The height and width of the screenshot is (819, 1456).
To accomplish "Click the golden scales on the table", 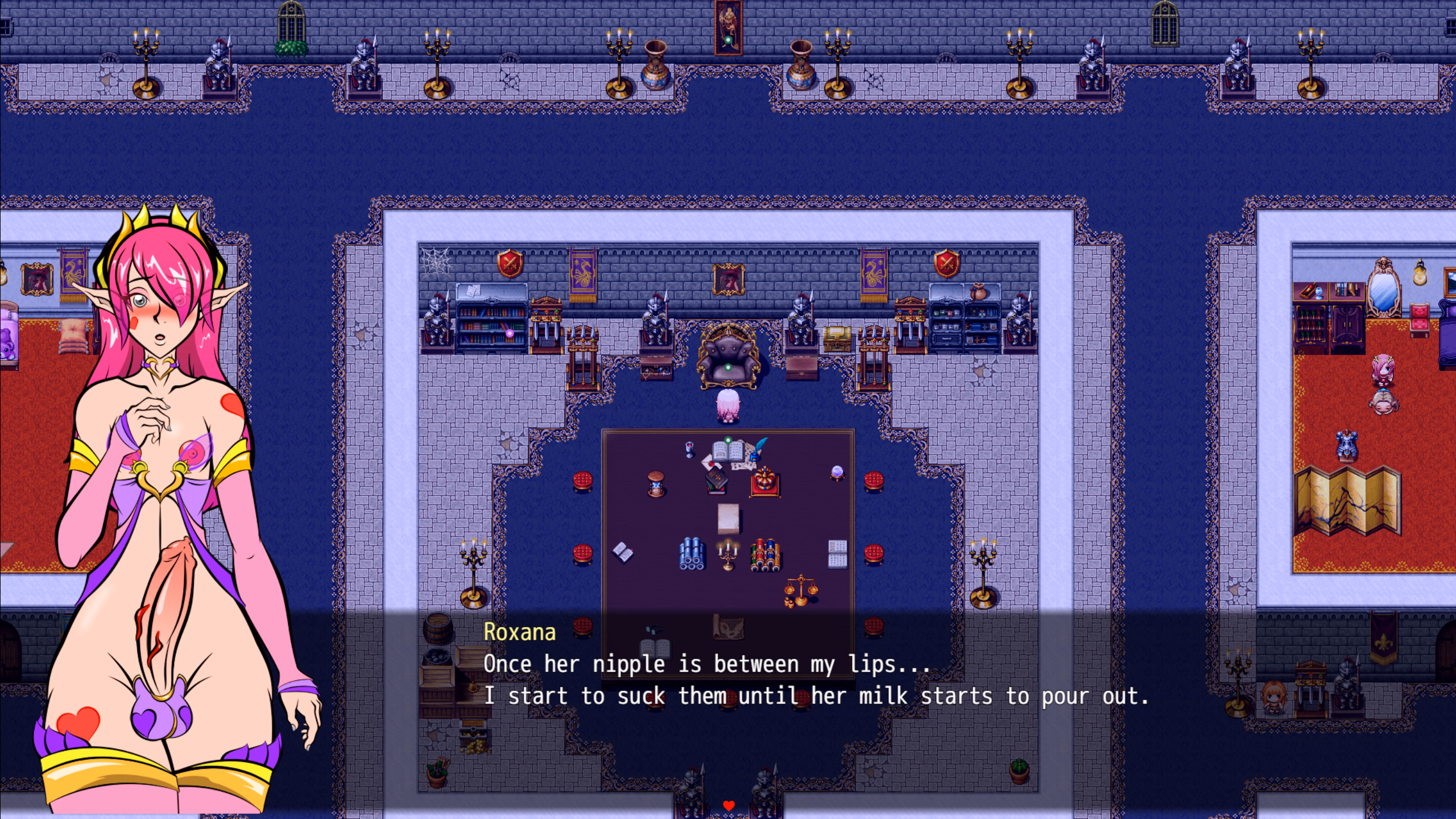I will [802, 588].
